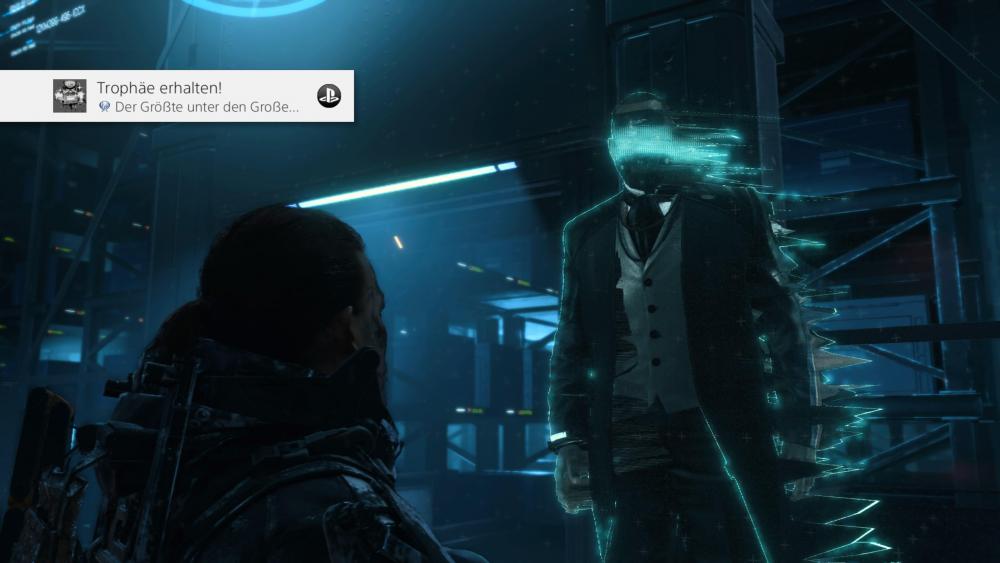Click the trophy thumbnail image in notification

pyautogui.click(x=70, y=96)
